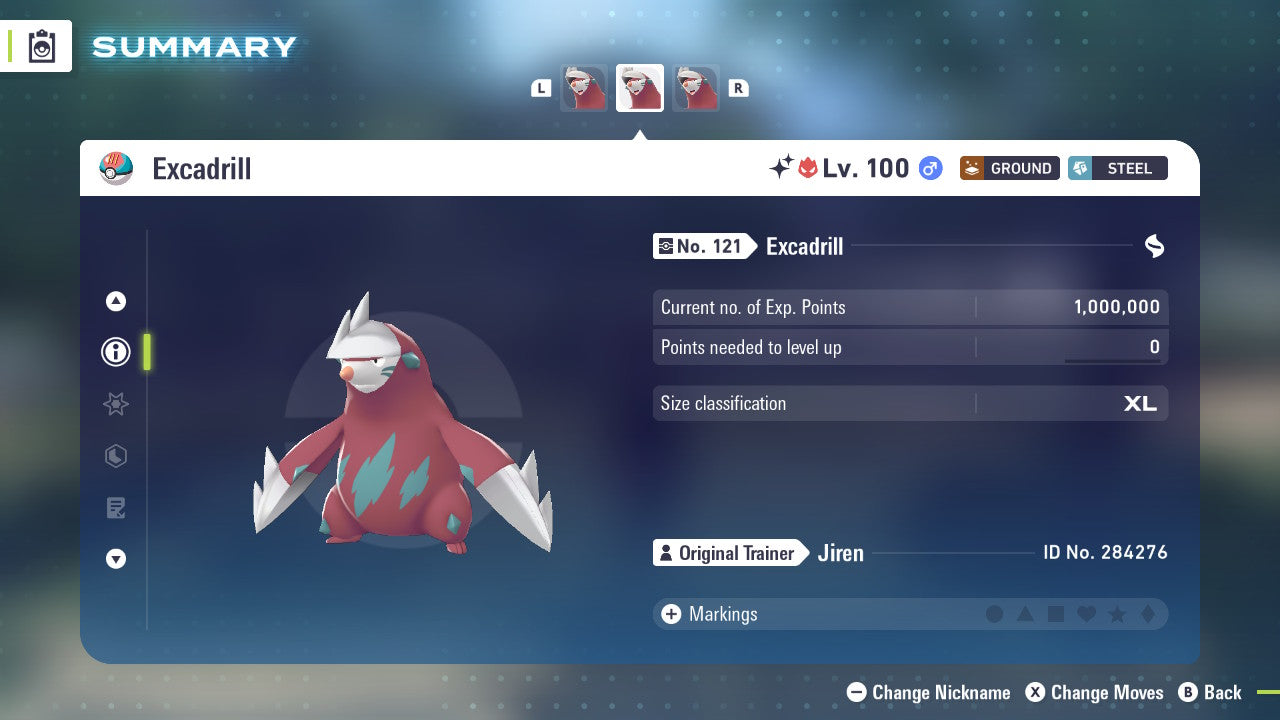Viewport: 1280px width, 720px height.
Task: Open the memo page via sidebar icon
Action: 115,508
